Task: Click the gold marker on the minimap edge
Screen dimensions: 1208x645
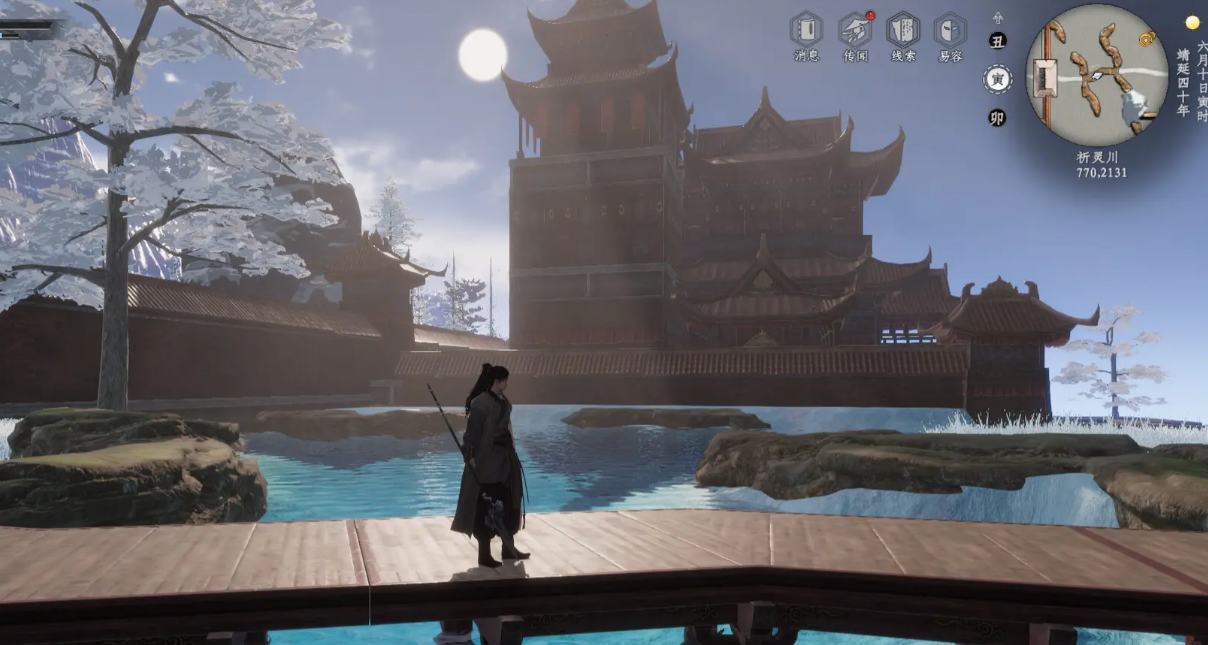Action: [1147, 38]
